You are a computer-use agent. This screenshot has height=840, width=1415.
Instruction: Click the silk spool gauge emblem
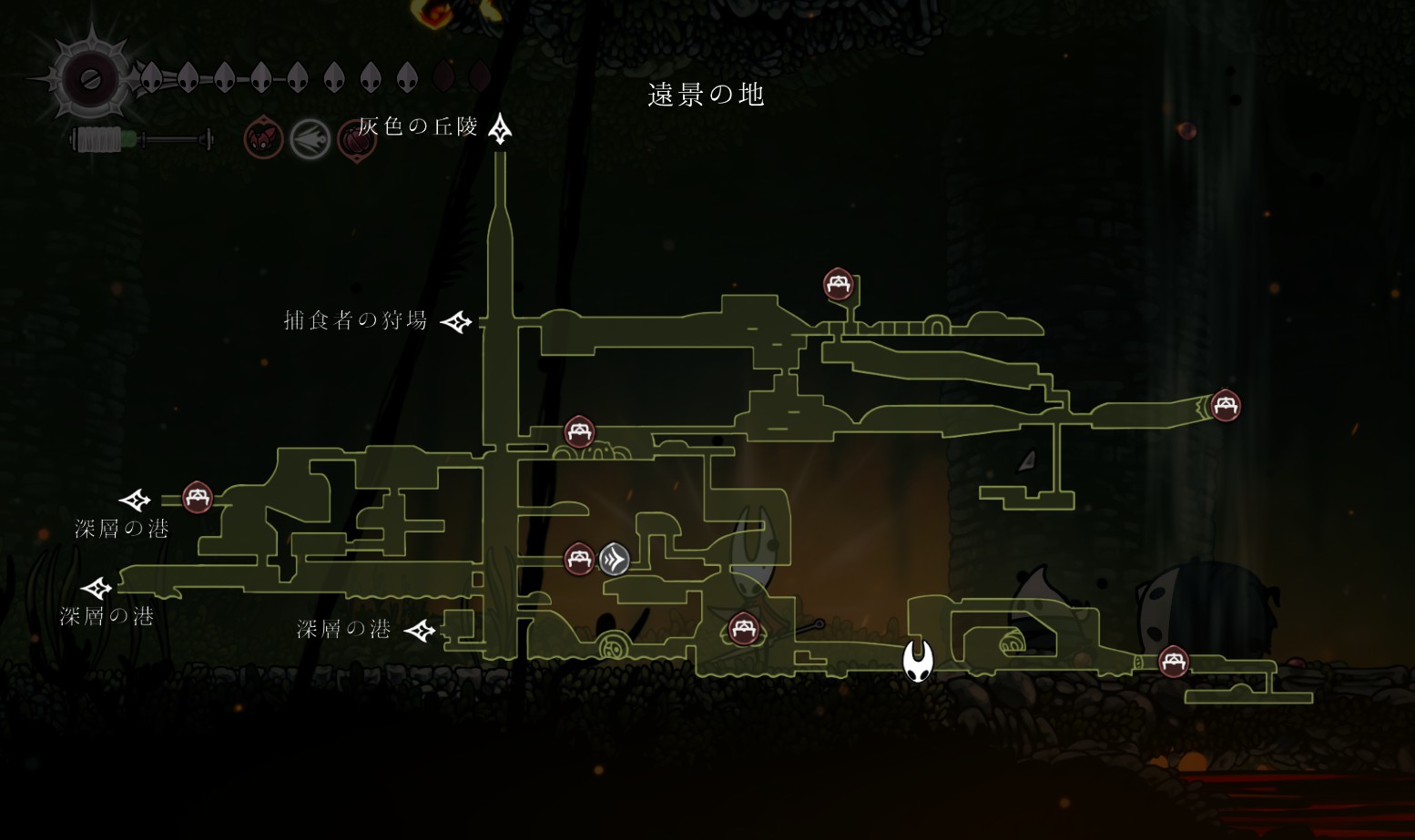coord(91,79)
